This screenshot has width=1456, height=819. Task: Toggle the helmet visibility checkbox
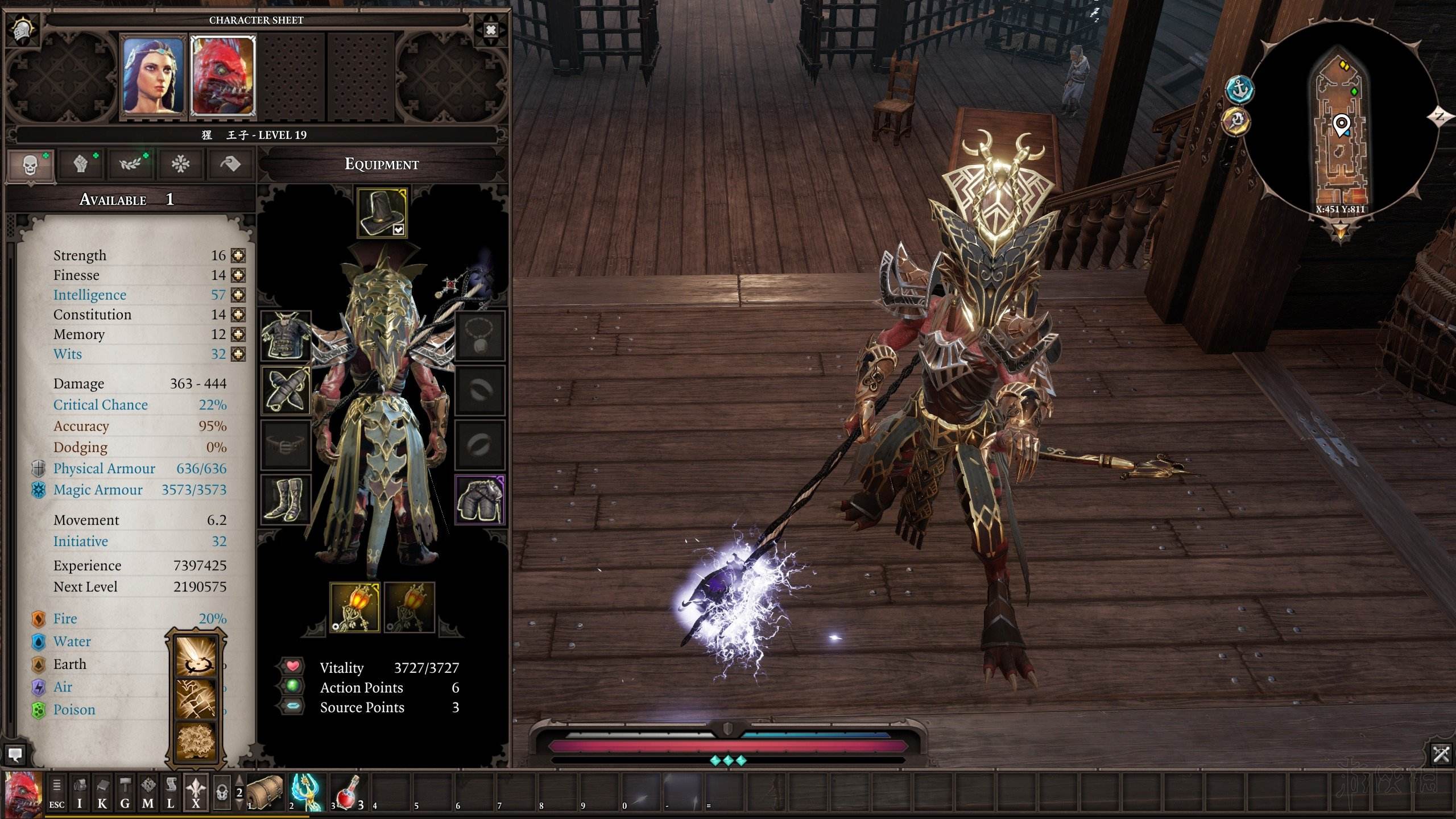click(x=399, y=230)
